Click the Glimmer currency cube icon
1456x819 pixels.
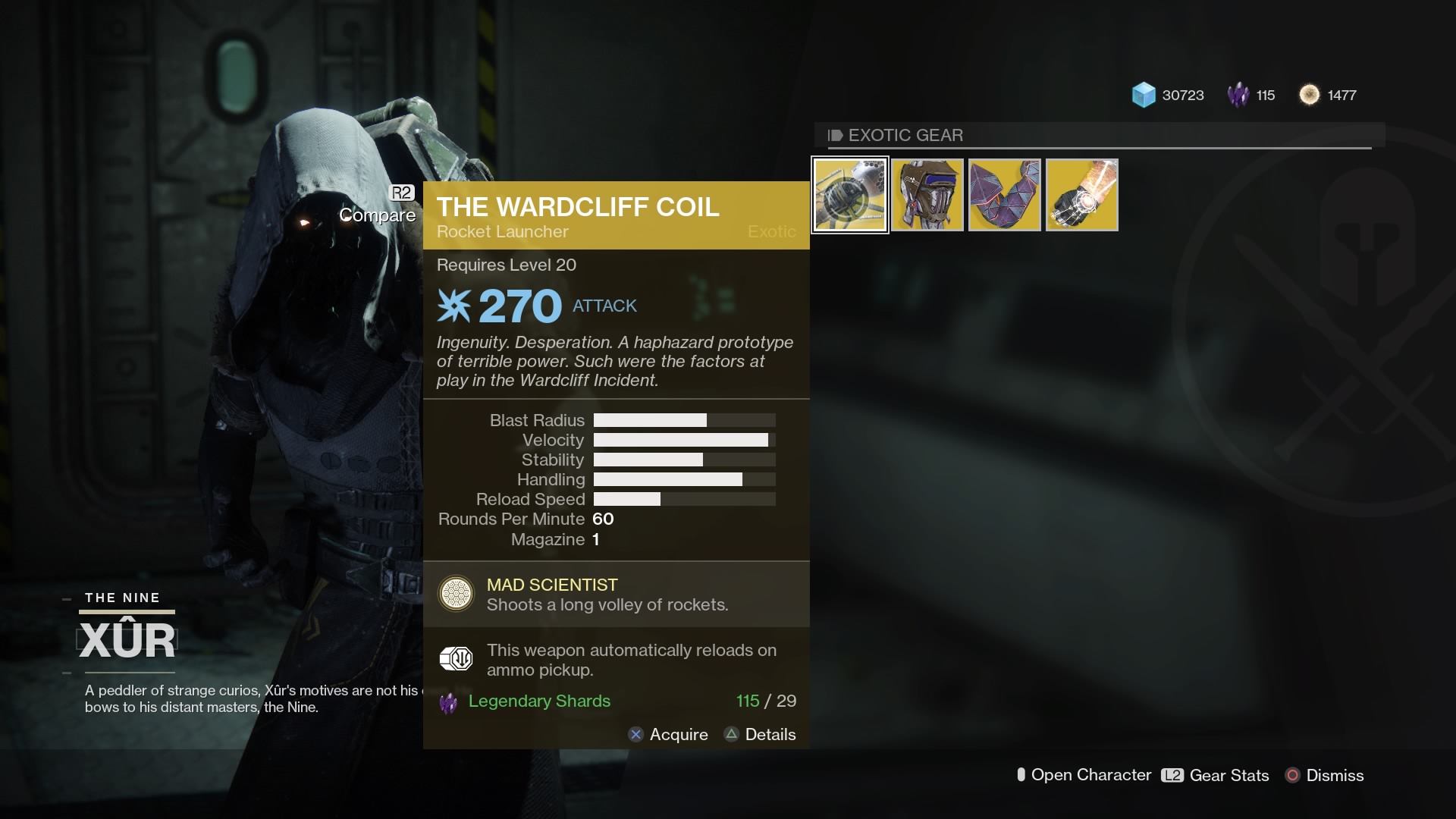tap(1142, 95)
